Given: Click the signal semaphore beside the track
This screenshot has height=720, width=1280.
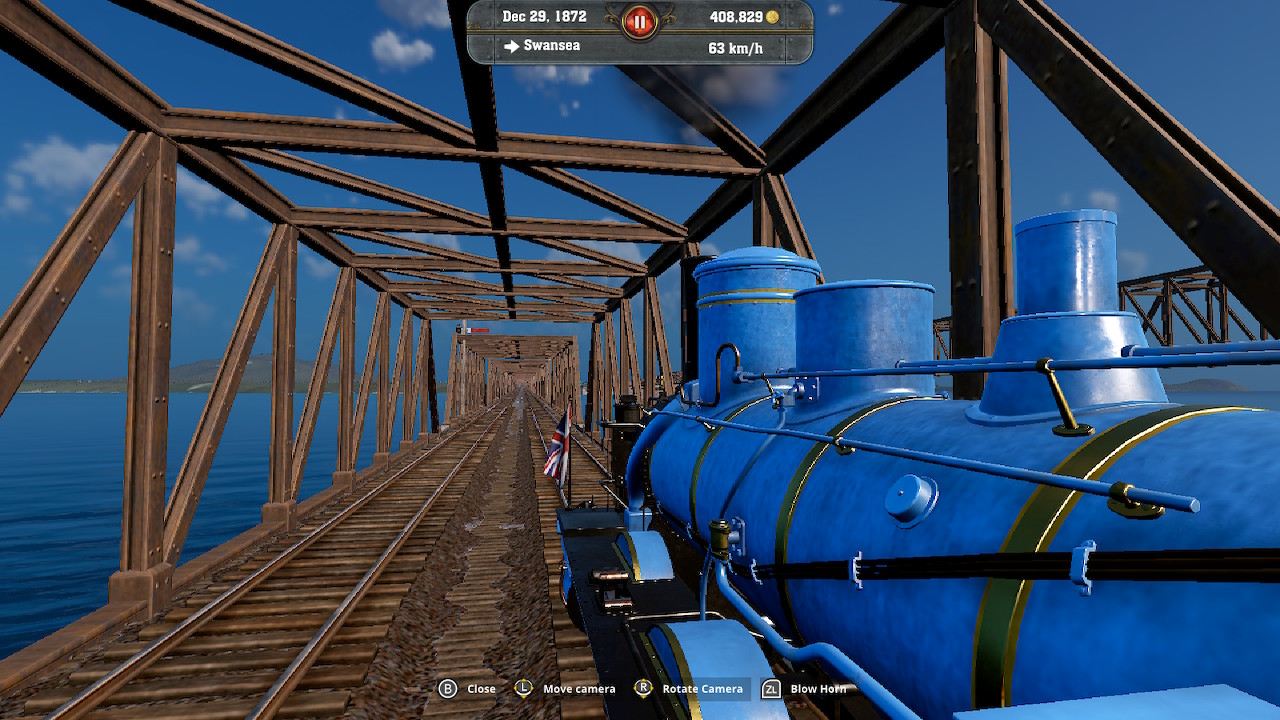Looking at the screenshot, I should pos(469,330).
